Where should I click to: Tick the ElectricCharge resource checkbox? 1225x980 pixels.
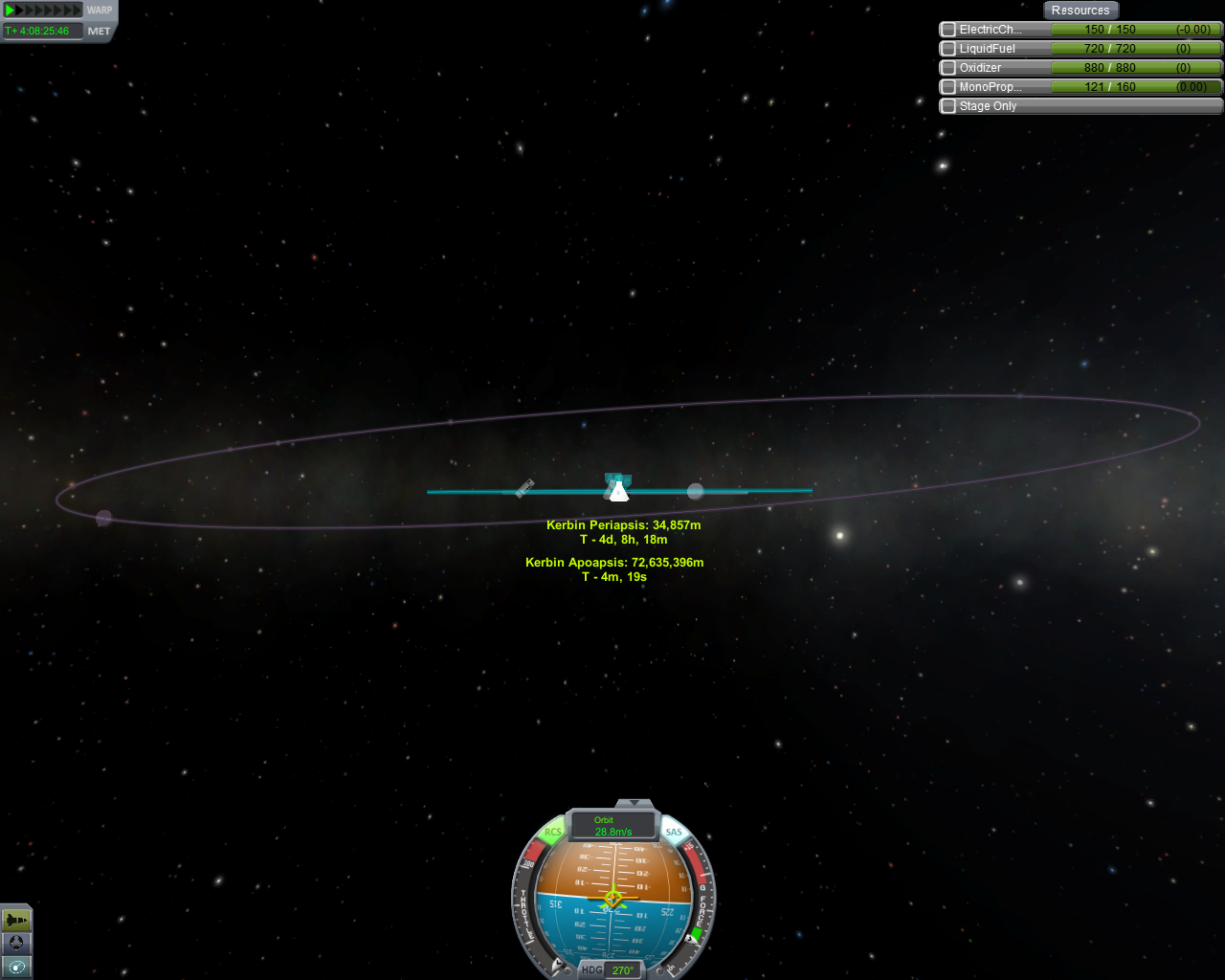tap(948, 30)
